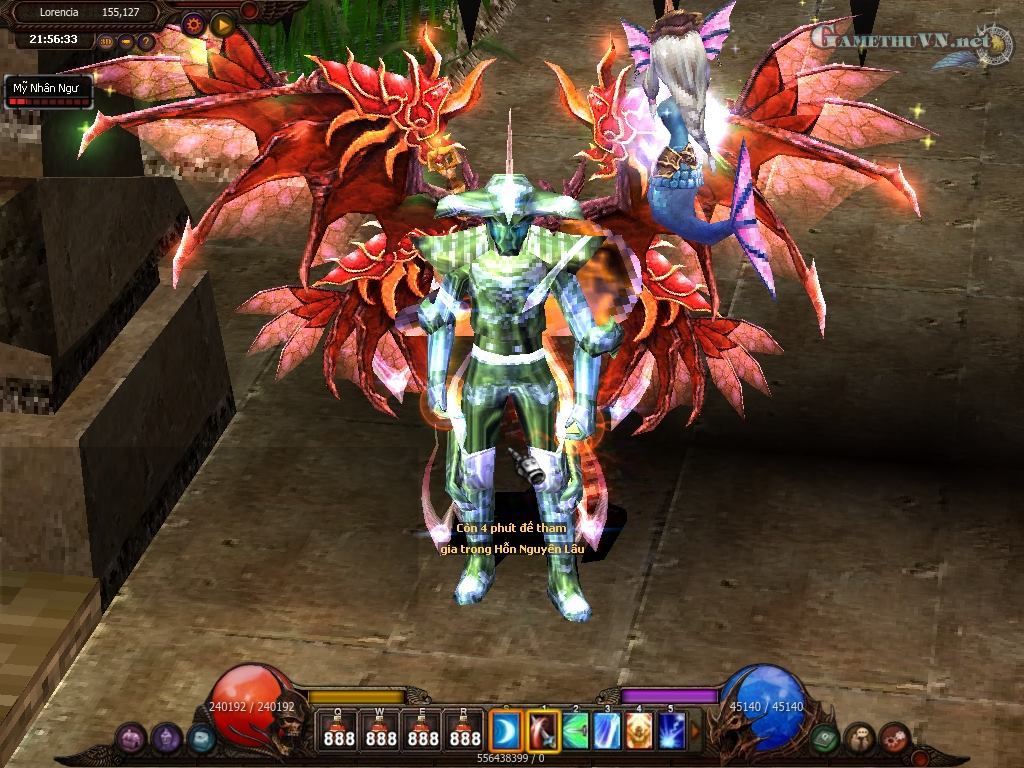The height and width of the screenshot is (768, 1024).
Task: Use the E potion slot
Action: pyautogui.click(x=423, y=730)
